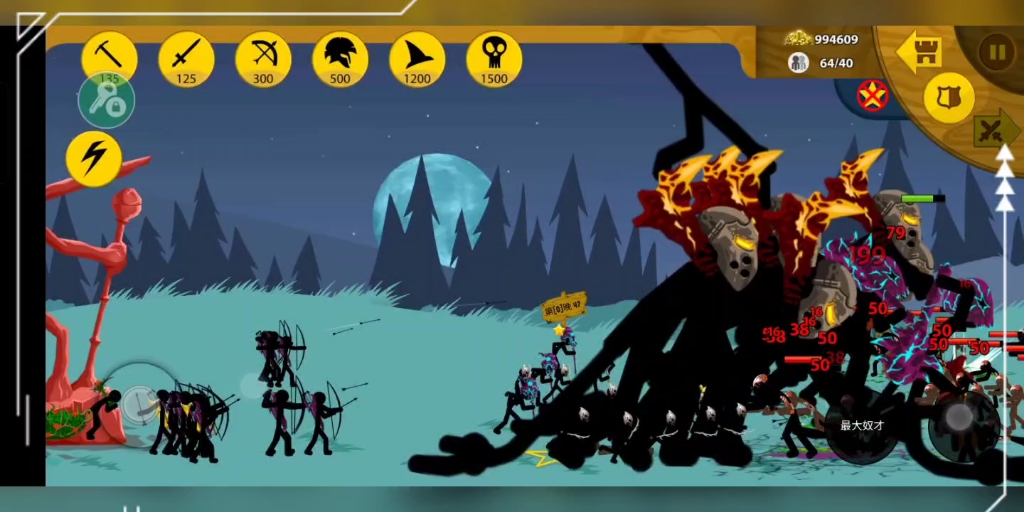
Task: Train an Archidon archer for 300 gold
Action: coord(263,57)
